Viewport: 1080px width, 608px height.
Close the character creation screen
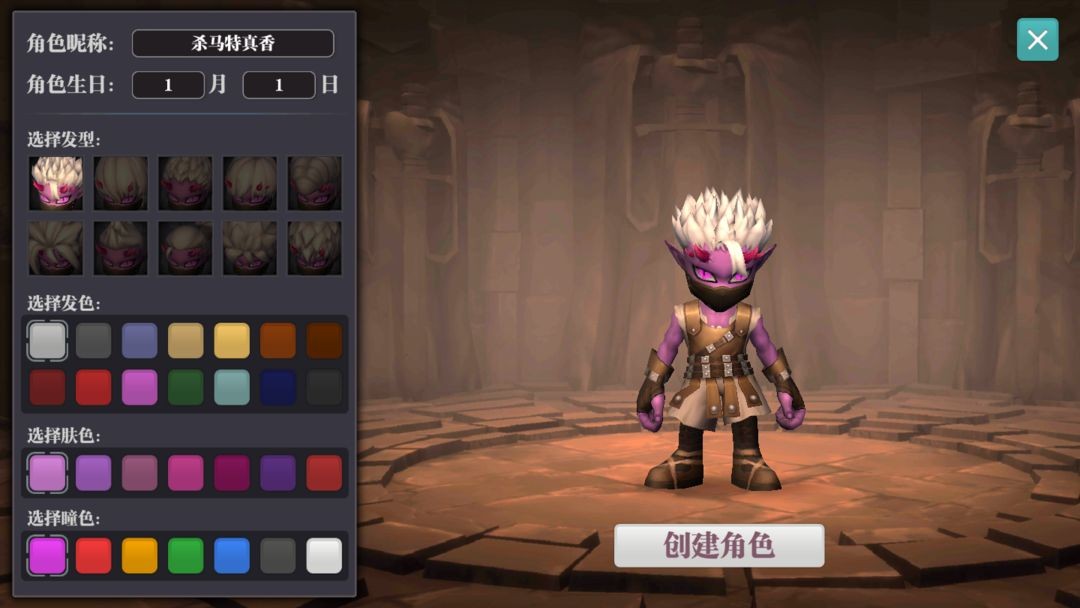click(x=1037, y=40)
